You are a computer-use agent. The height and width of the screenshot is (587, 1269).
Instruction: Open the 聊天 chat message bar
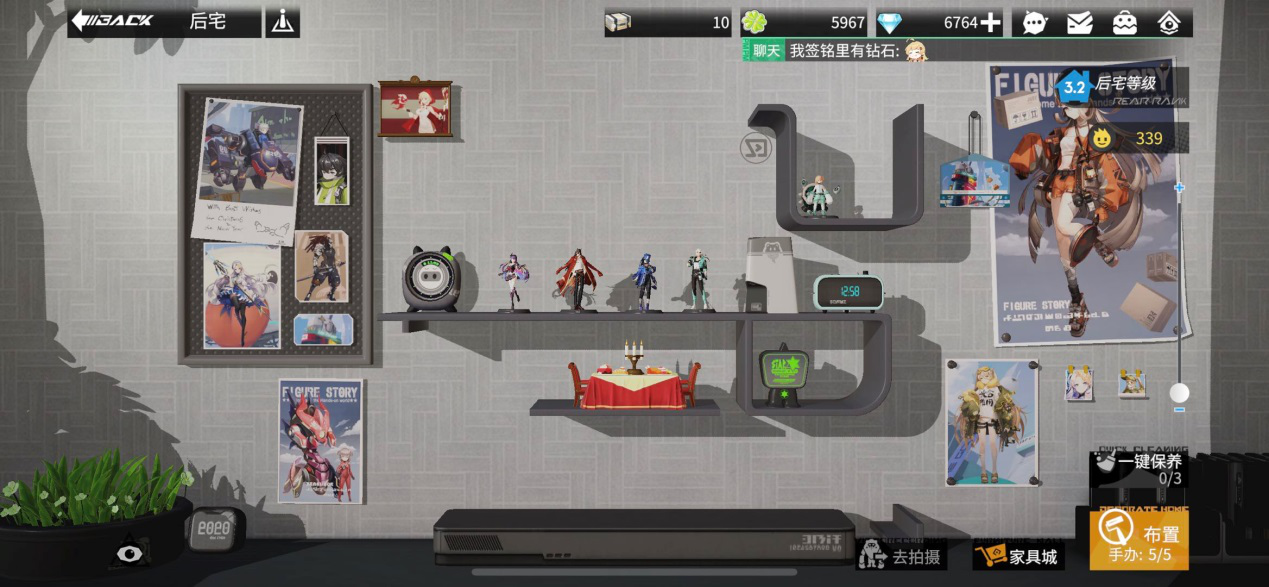click(x=840, y=50)
